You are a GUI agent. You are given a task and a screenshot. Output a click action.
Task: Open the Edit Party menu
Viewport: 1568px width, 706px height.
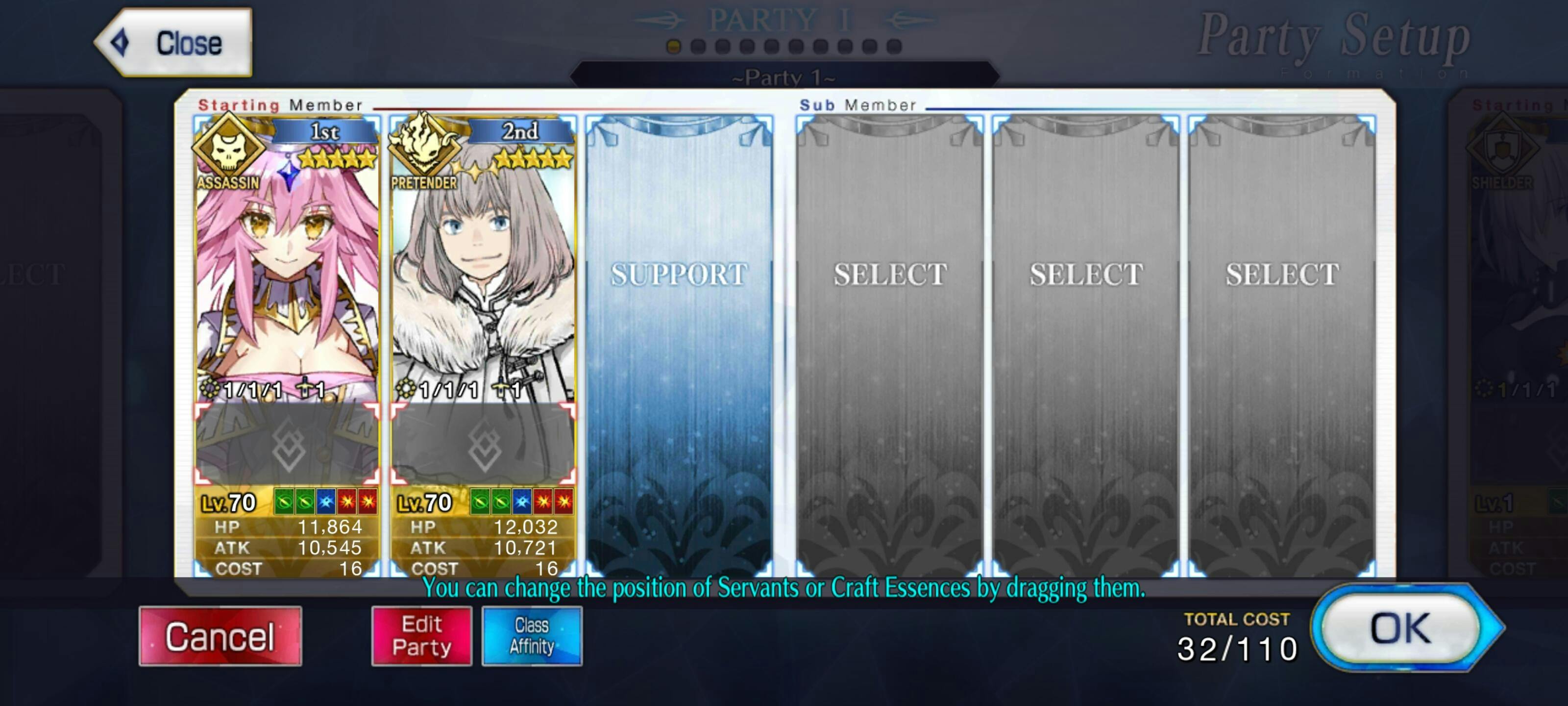(421, 636)
